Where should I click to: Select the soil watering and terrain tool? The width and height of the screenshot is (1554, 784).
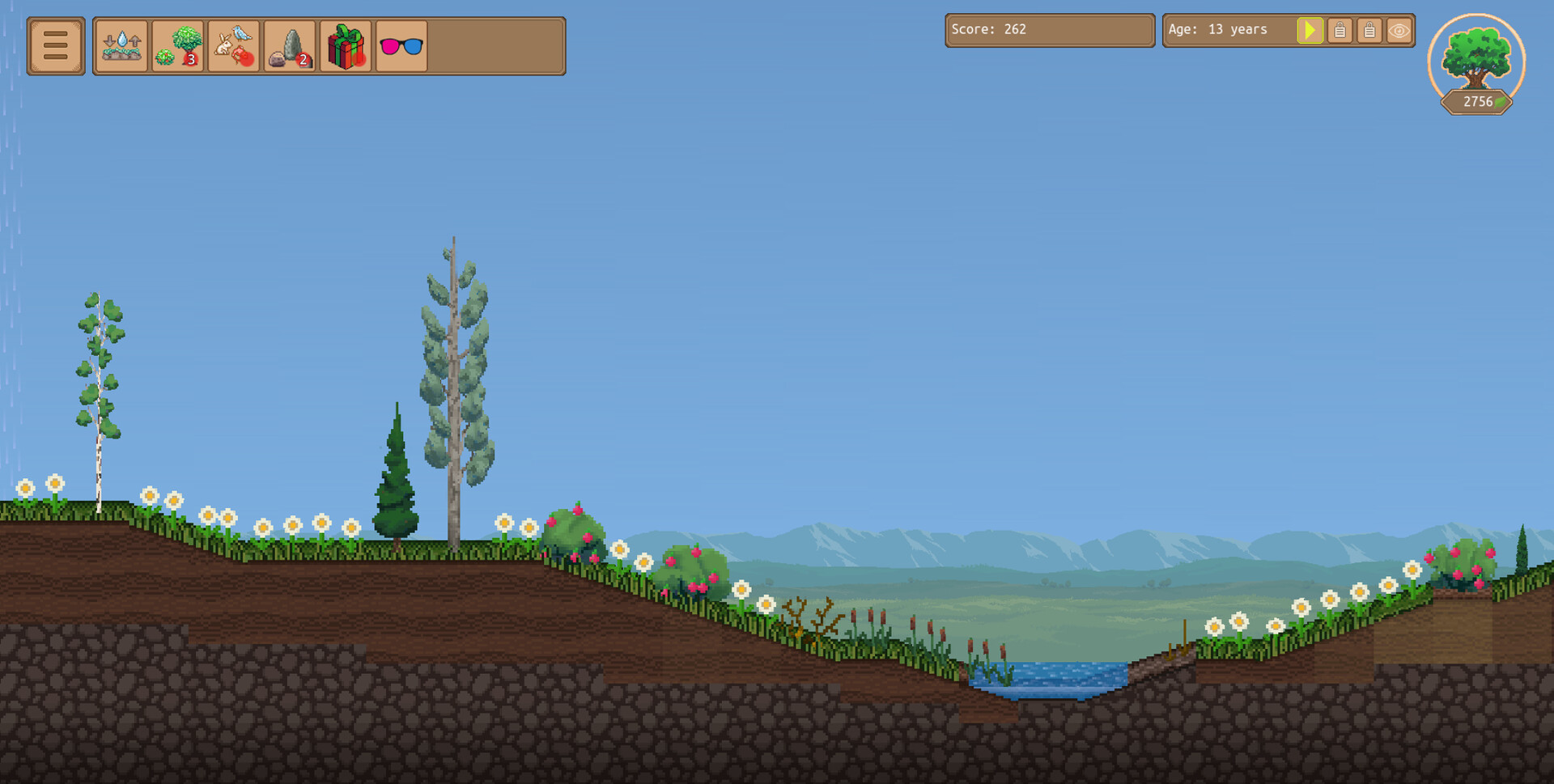click(x=121, y=45)
